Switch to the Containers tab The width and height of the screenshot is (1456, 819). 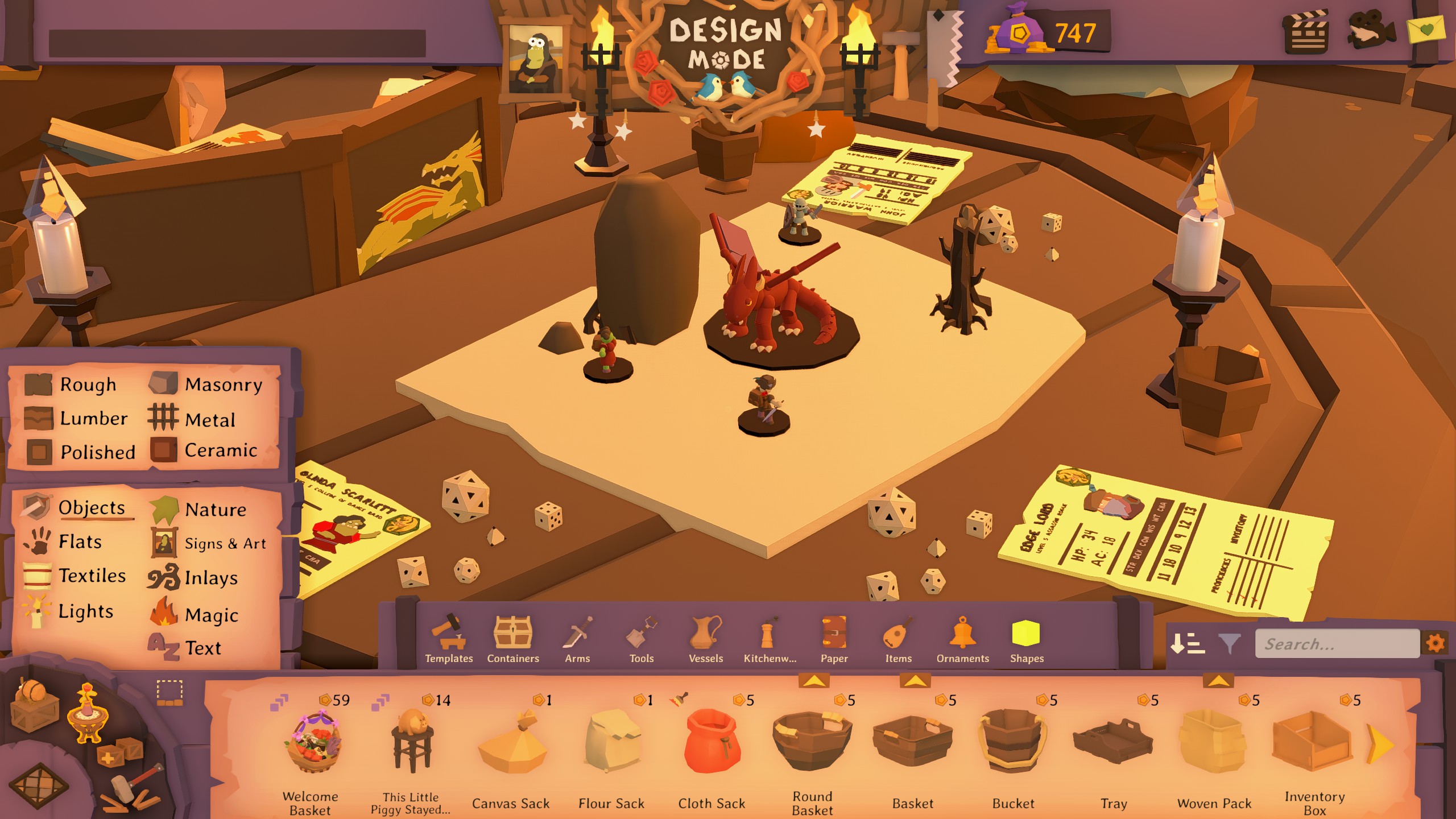pos(512,642)
